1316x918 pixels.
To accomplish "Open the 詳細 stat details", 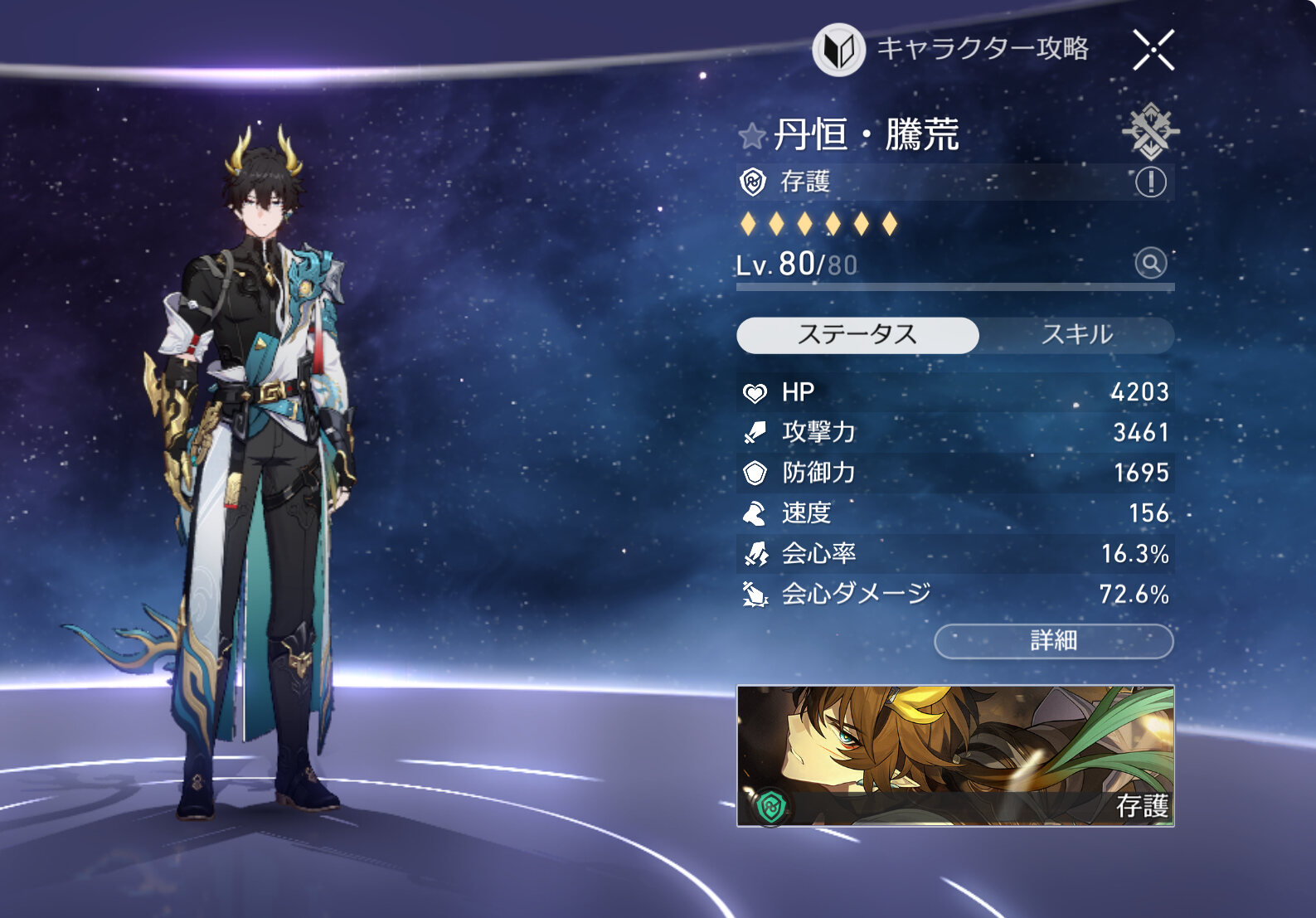I will (1053, 641).
